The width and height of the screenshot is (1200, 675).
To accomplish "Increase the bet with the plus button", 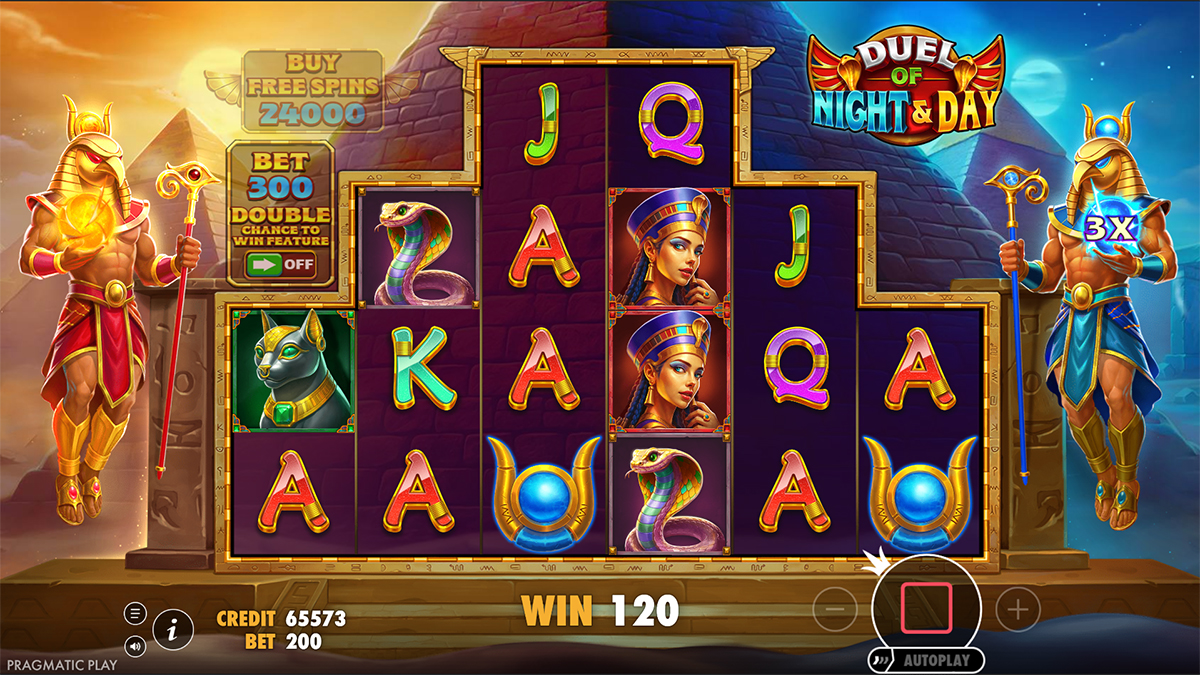I will (x=1017, y=608).
